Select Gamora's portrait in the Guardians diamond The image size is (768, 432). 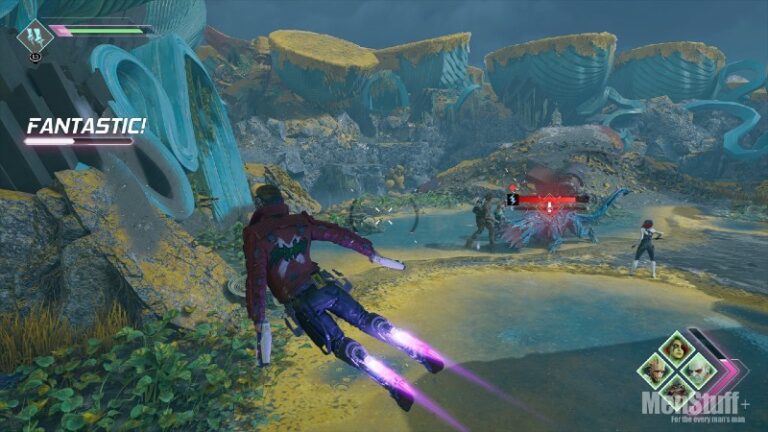coord(676,350)
